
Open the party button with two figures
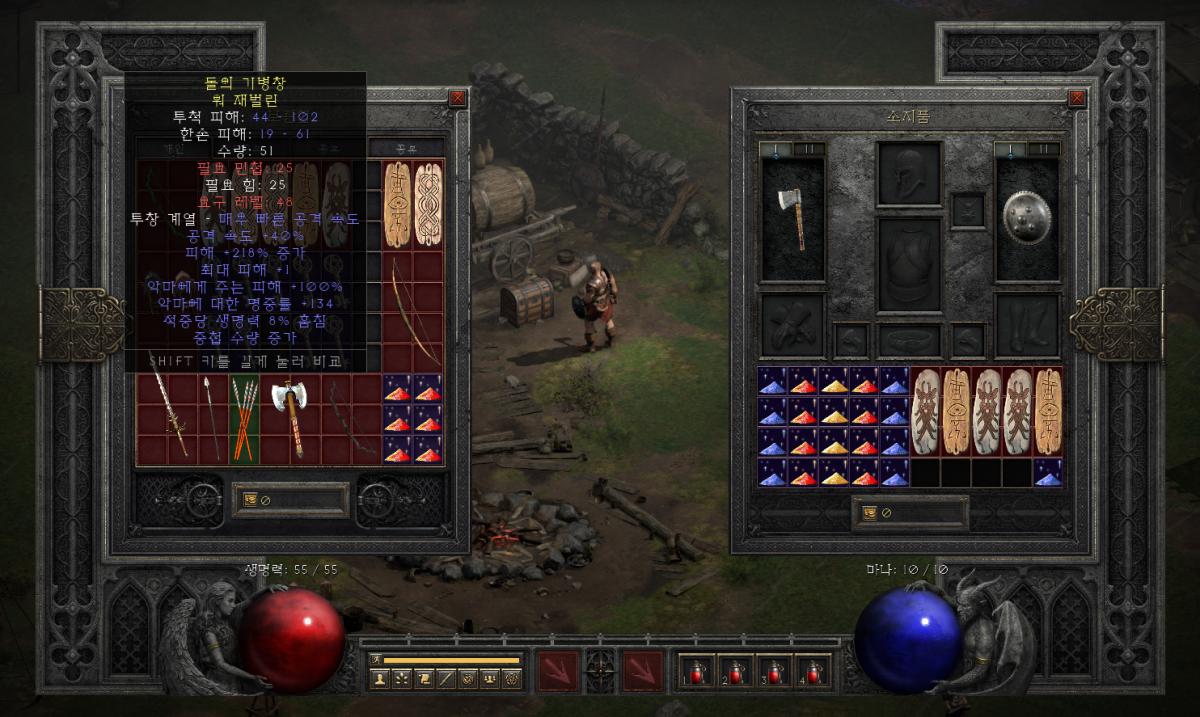491,679
